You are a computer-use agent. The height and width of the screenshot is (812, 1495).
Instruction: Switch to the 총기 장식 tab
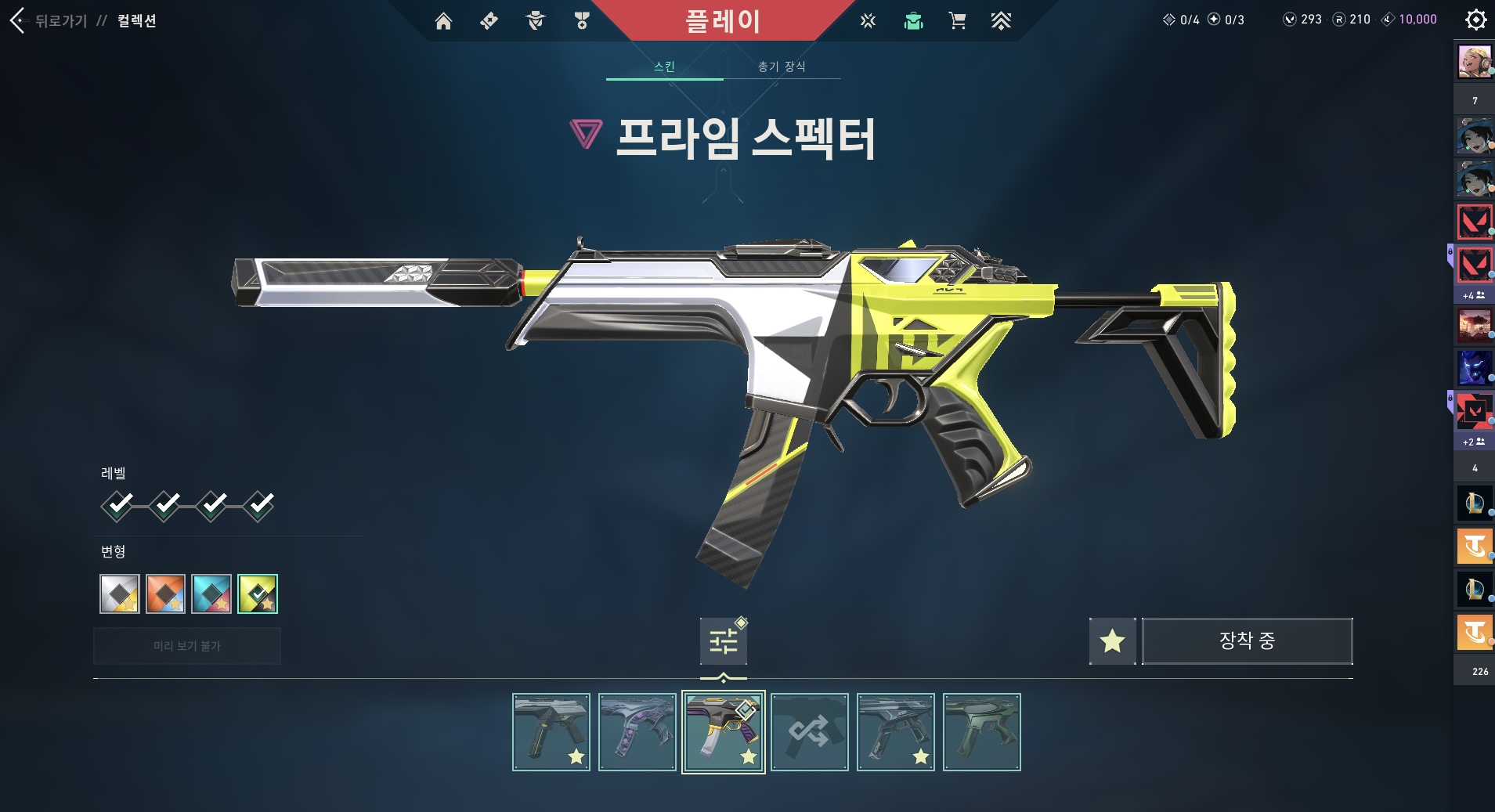[782, 67]
